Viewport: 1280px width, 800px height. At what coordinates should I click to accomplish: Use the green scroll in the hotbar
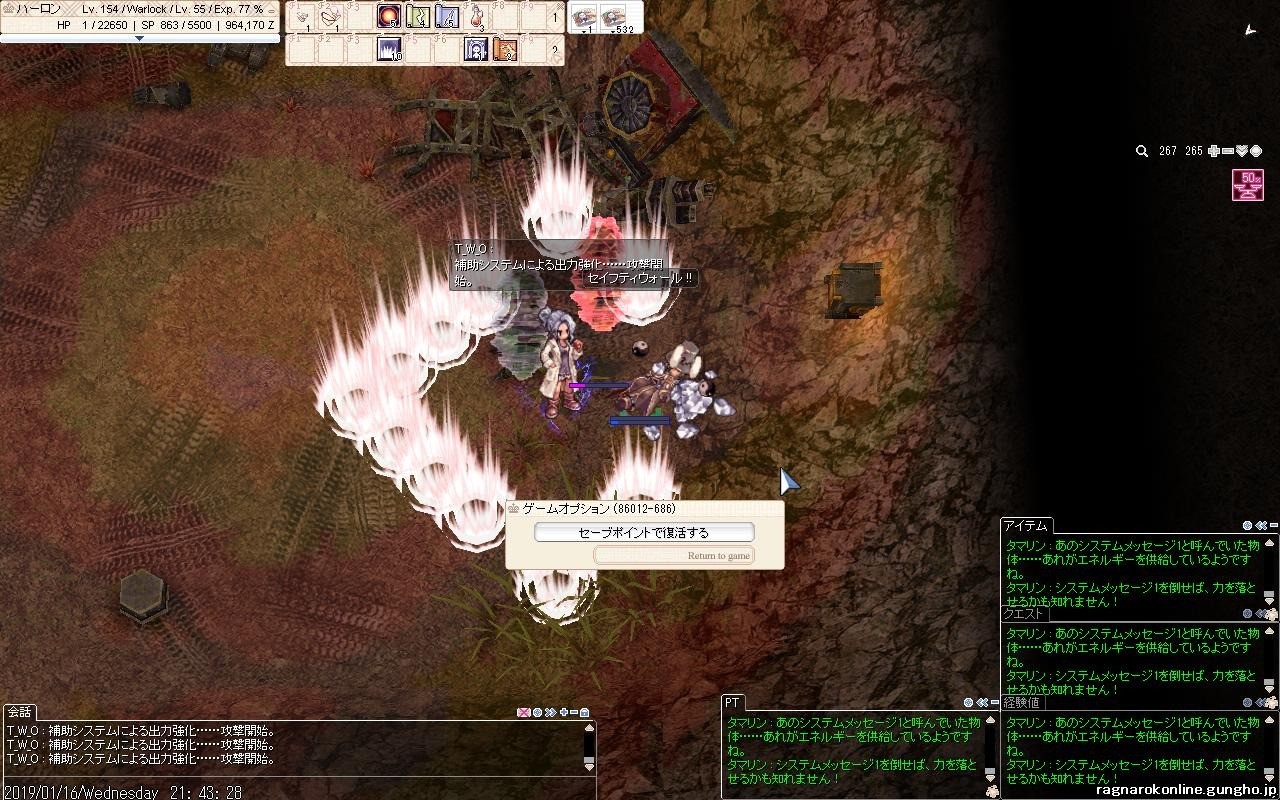[418, 16]
